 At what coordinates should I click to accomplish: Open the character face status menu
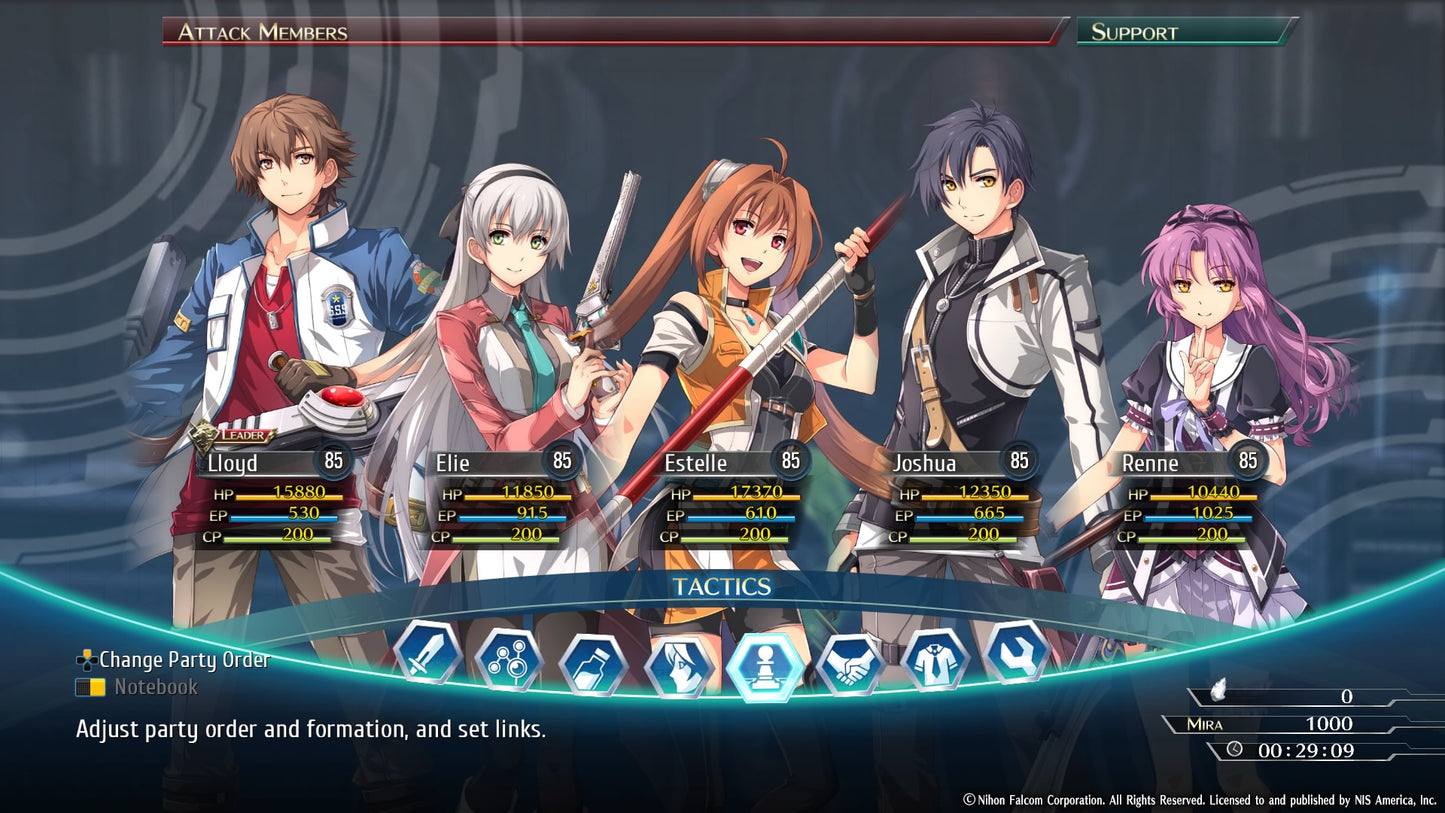679,667
